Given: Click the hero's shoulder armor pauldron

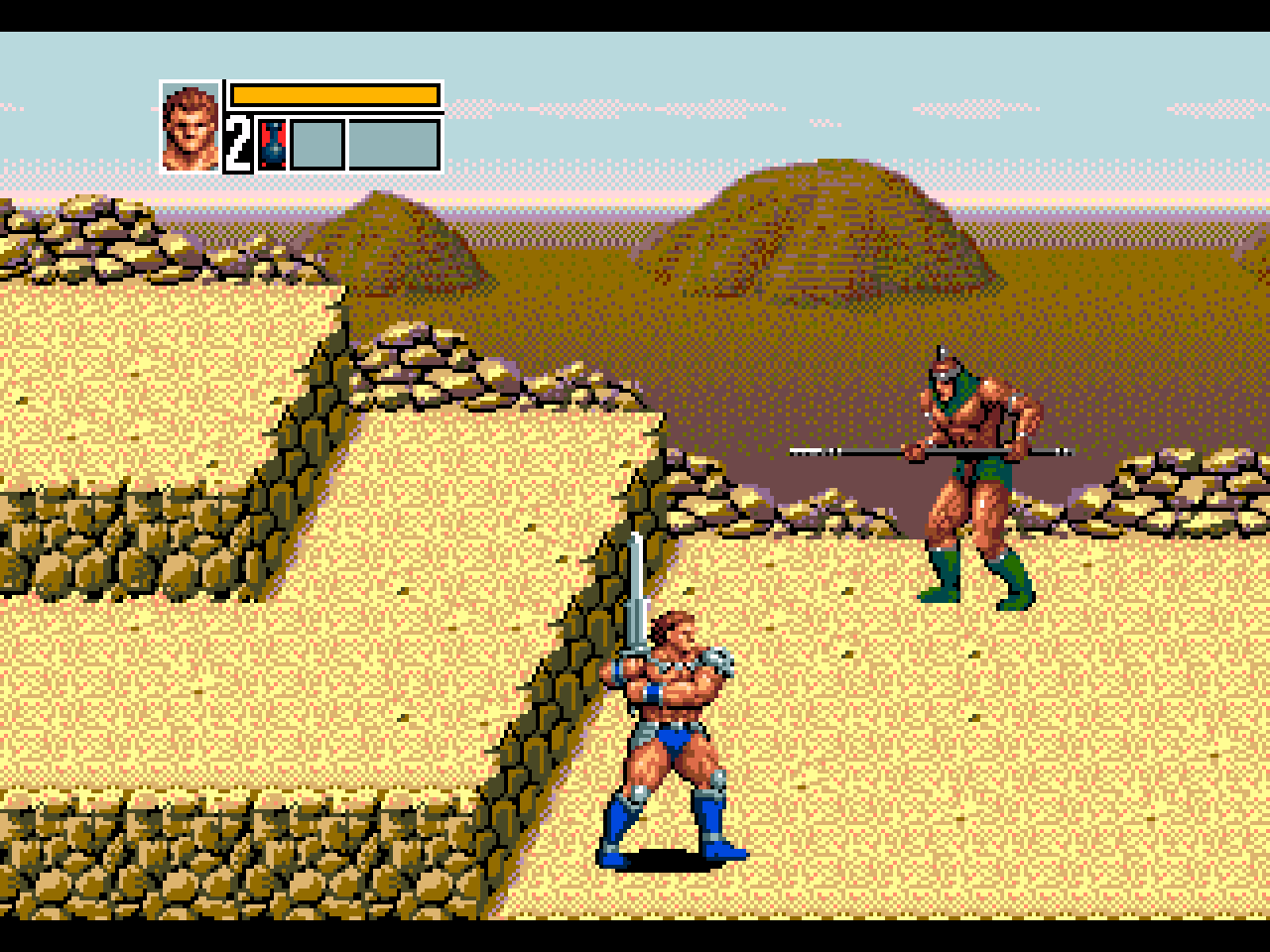Looking at the screenshot, I should click(716, 659).
